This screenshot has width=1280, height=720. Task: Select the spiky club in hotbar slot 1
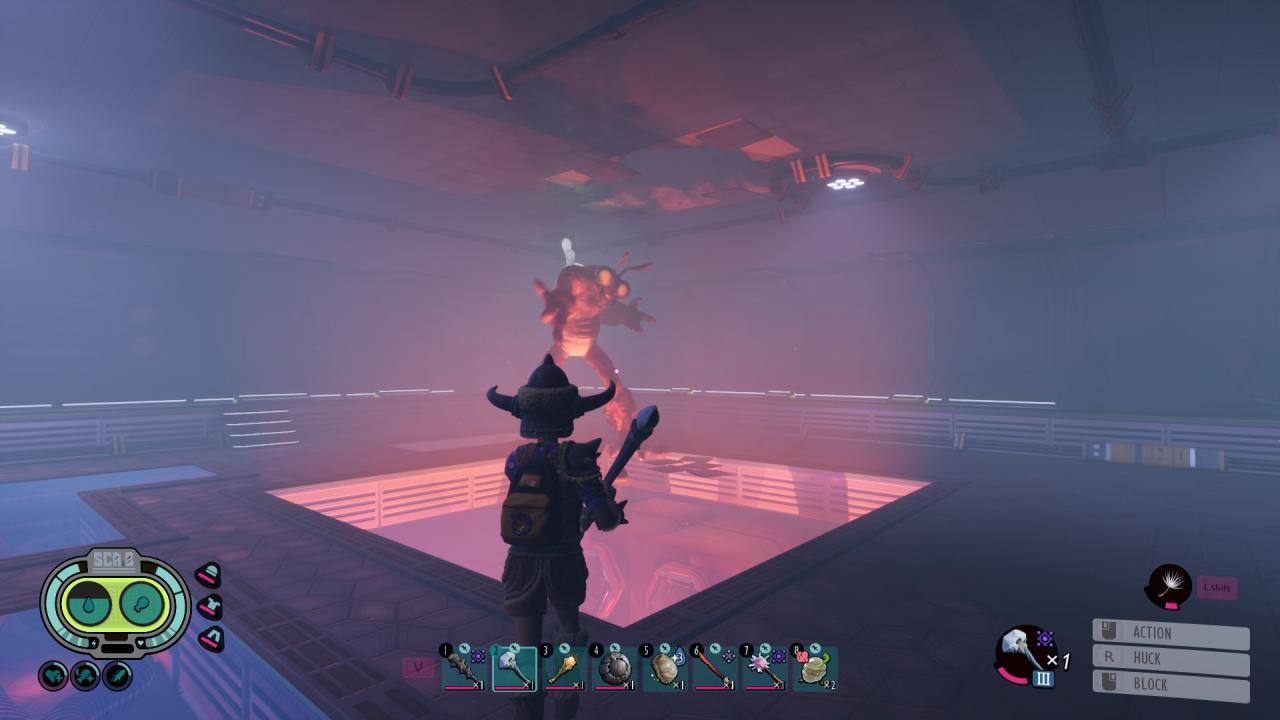coord(463,668)
